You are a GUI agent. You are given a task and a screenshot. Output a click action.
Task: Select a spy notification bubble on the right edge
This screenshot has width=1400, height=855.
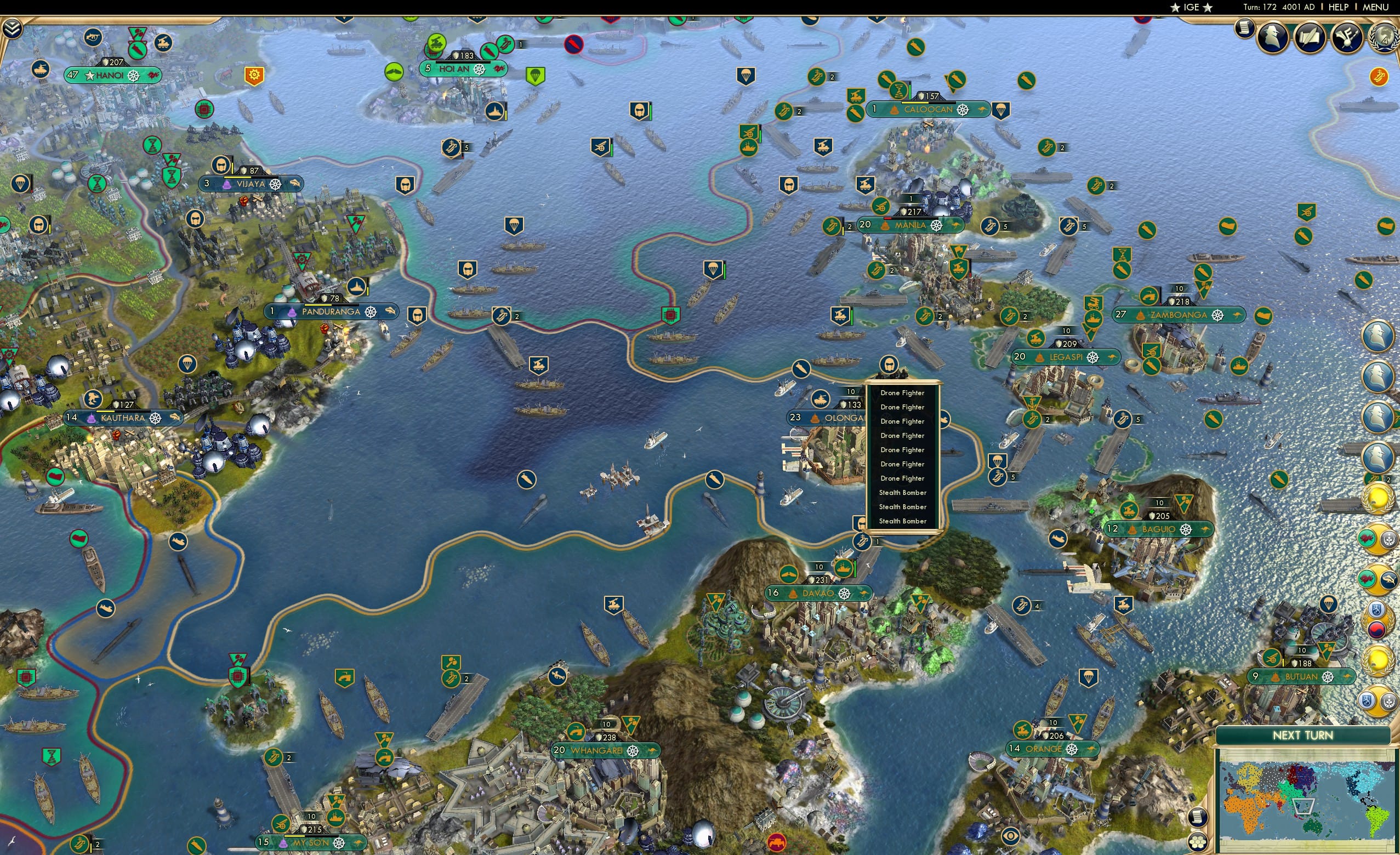(1378, 337)
